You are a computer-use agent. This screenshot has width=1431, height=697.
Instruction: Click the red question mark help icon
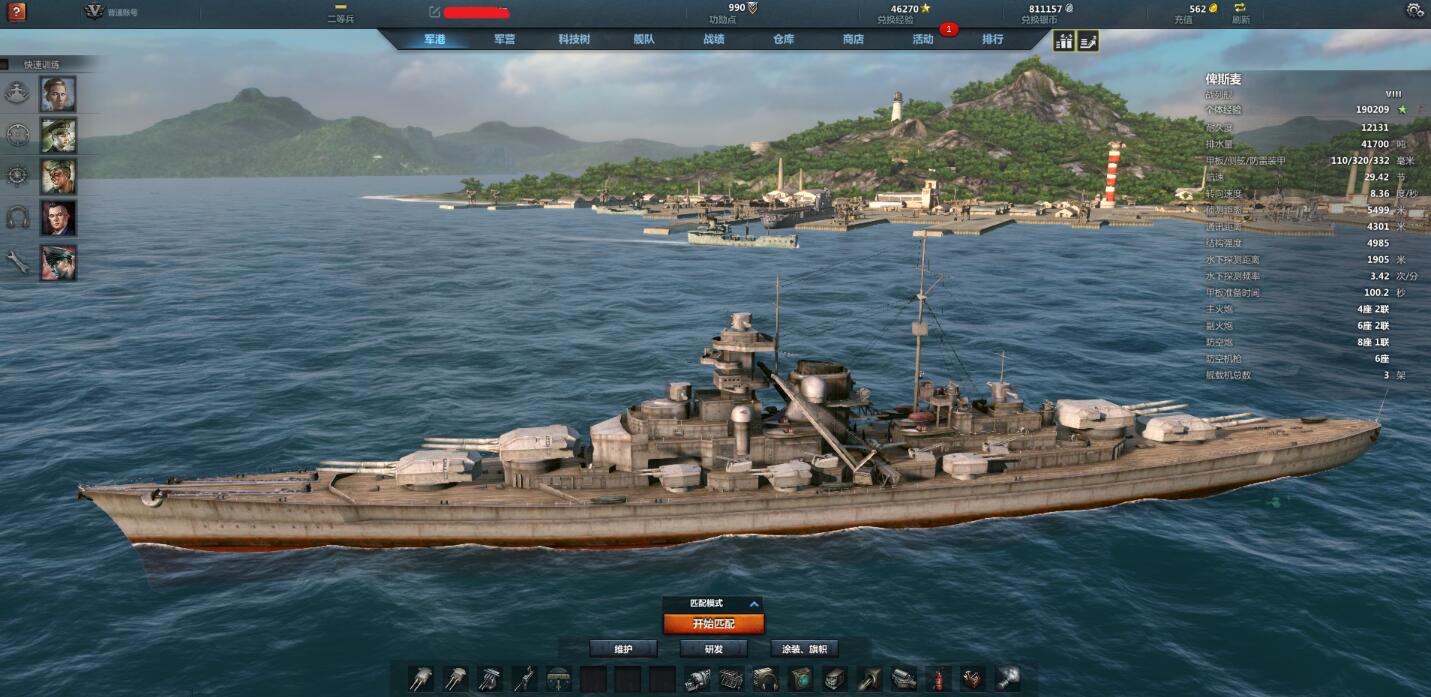pyautogui.click(x=16, y=12)
